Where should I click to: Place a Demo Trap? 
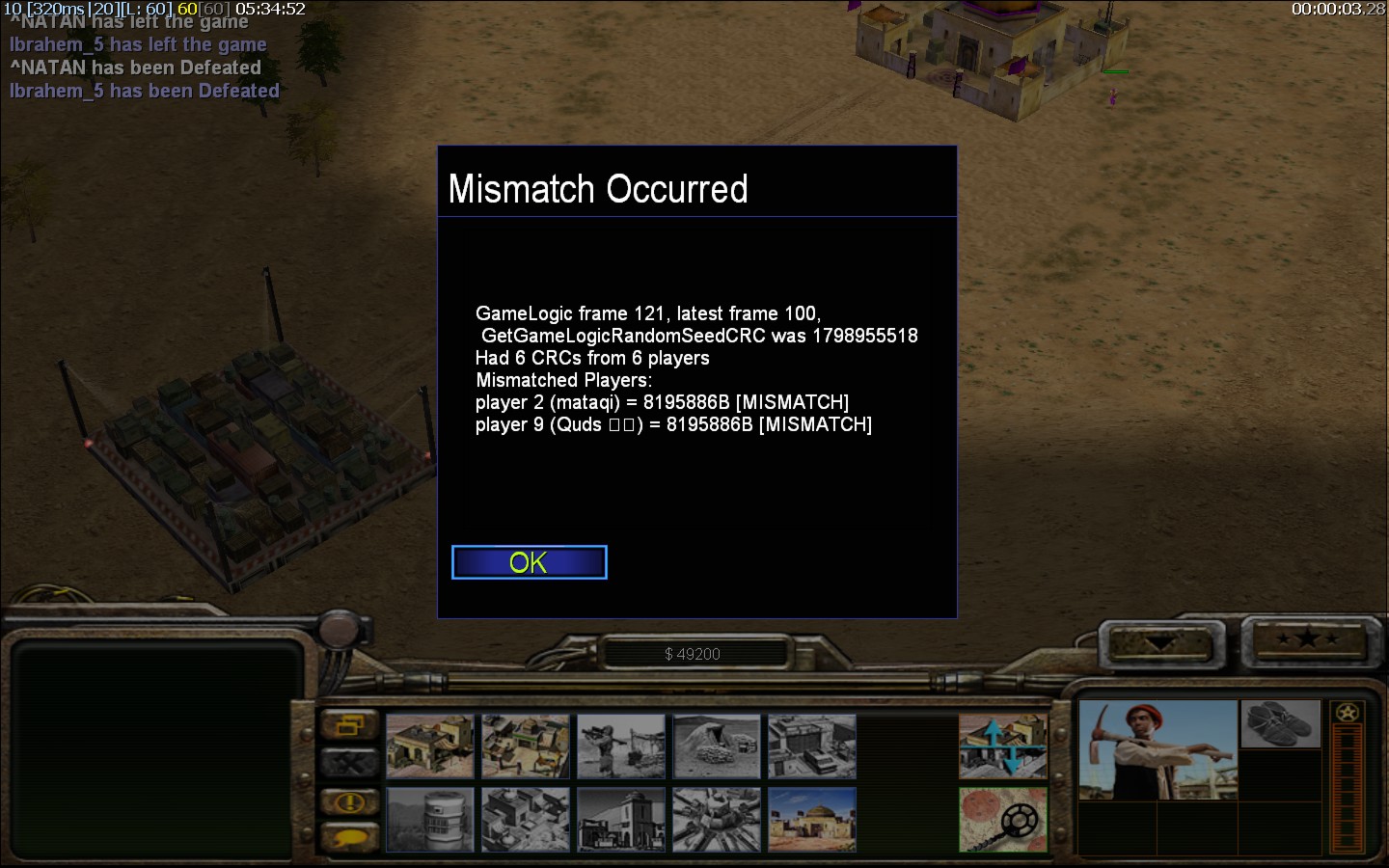(717, 819)
